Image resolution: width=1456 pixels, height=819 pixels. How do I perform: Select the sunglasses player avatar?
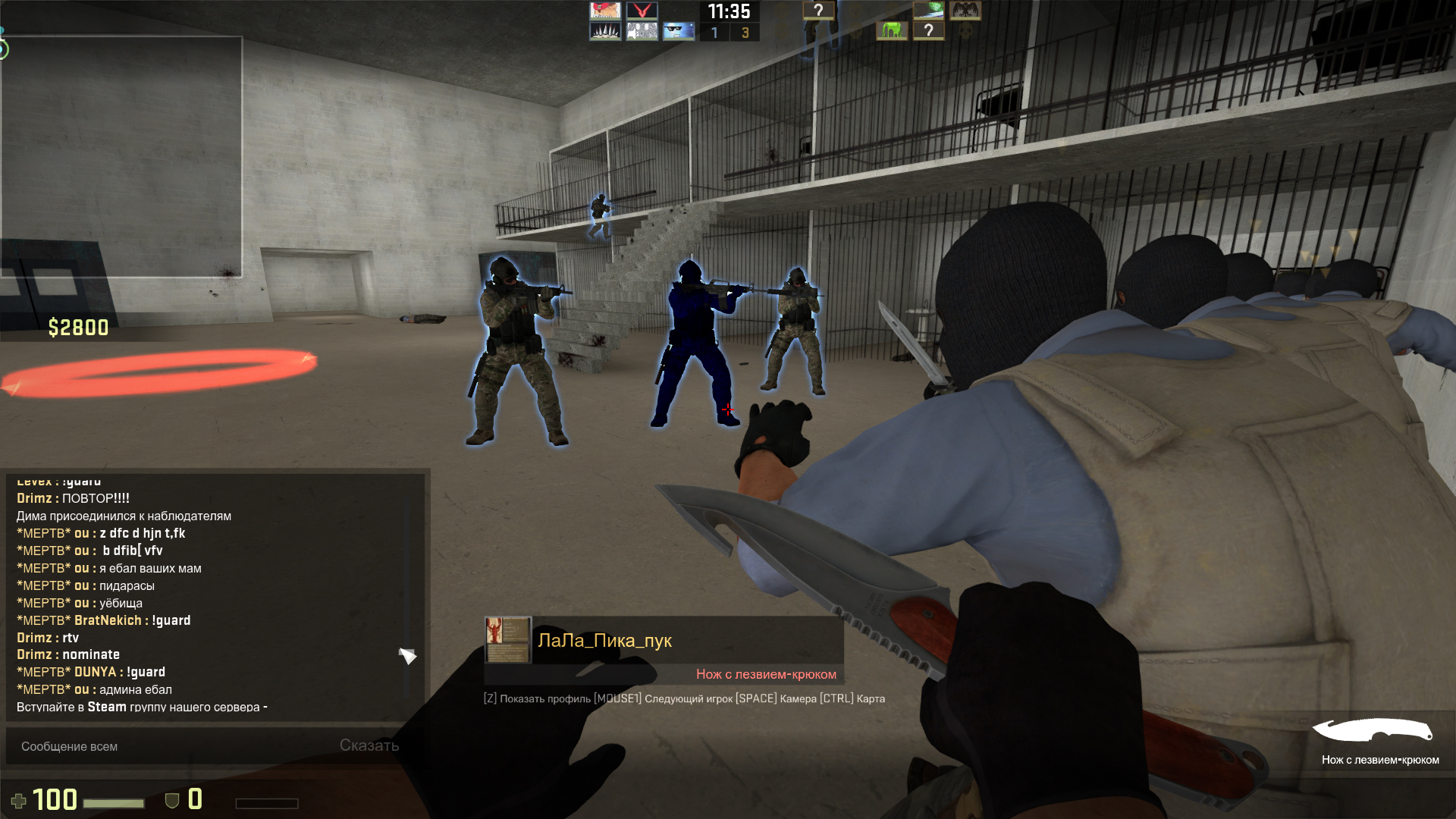coord(679,31)
